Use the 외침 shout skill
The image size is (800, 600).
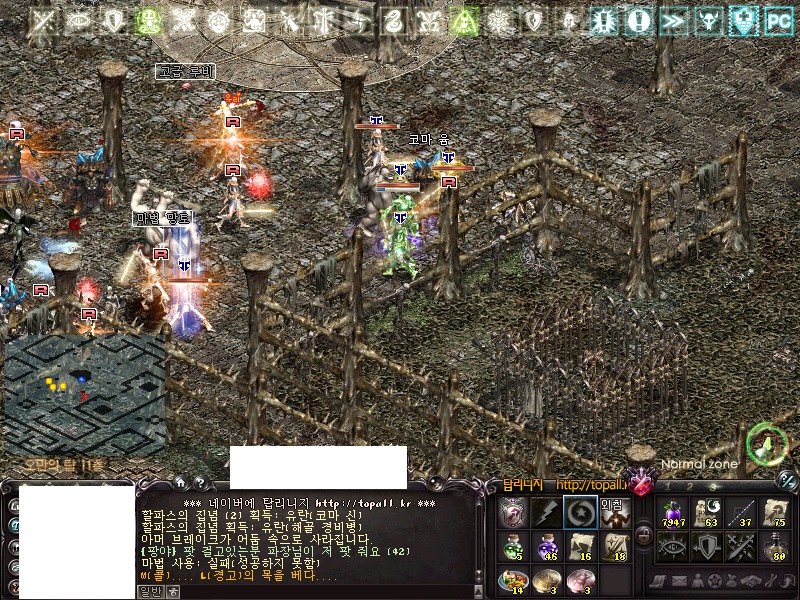(613, 512)
